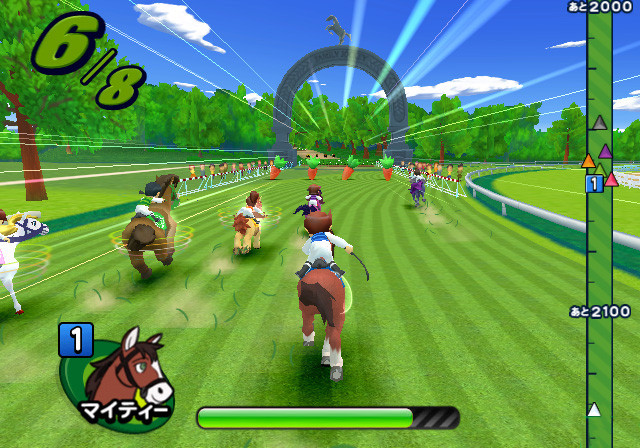Screen dimensions: 640x448
Task: Click the blue number 1 badge above the portrait
Action: (75, 340)
